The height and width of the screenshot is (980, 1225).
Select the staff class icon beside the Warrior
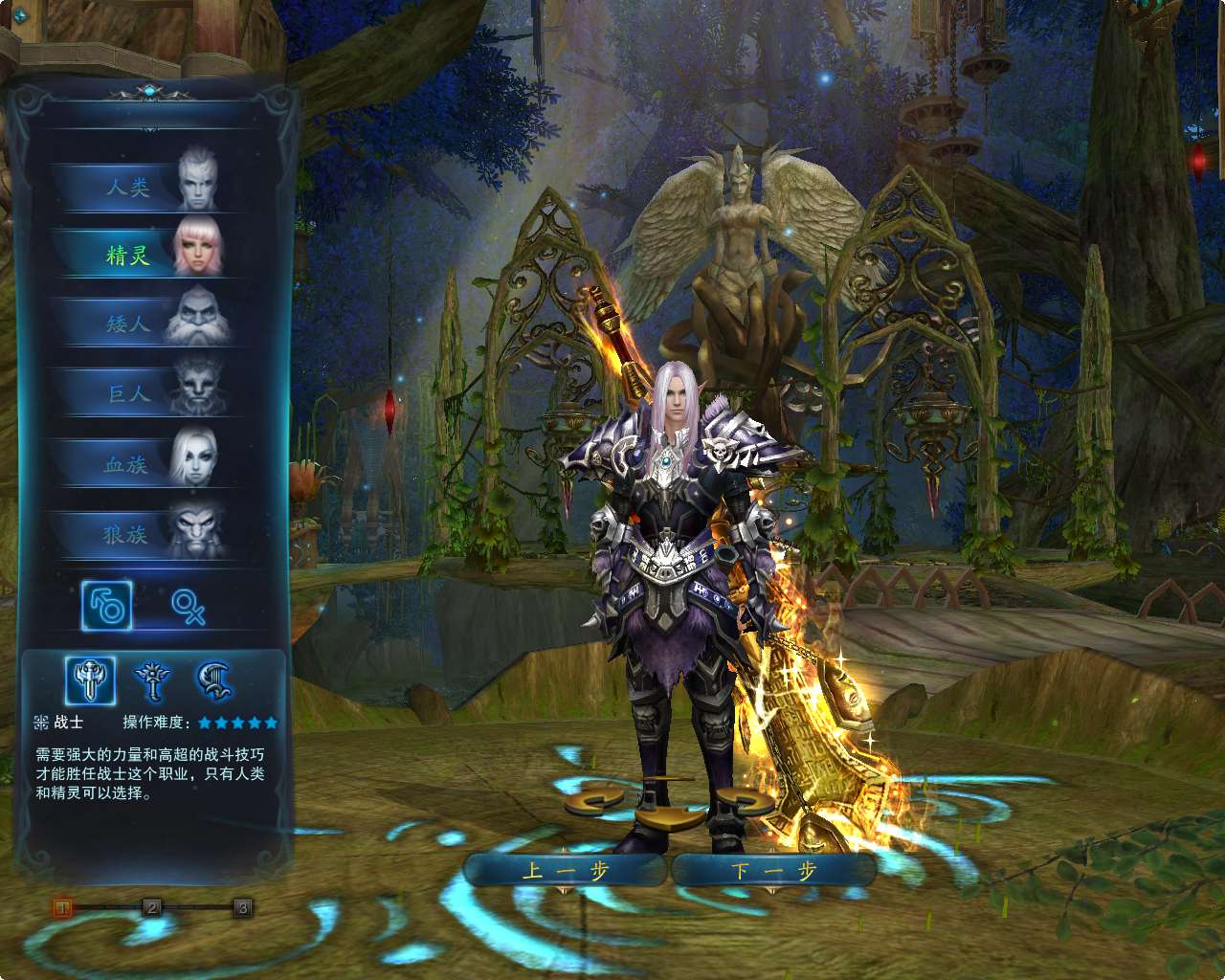(153, 680)
